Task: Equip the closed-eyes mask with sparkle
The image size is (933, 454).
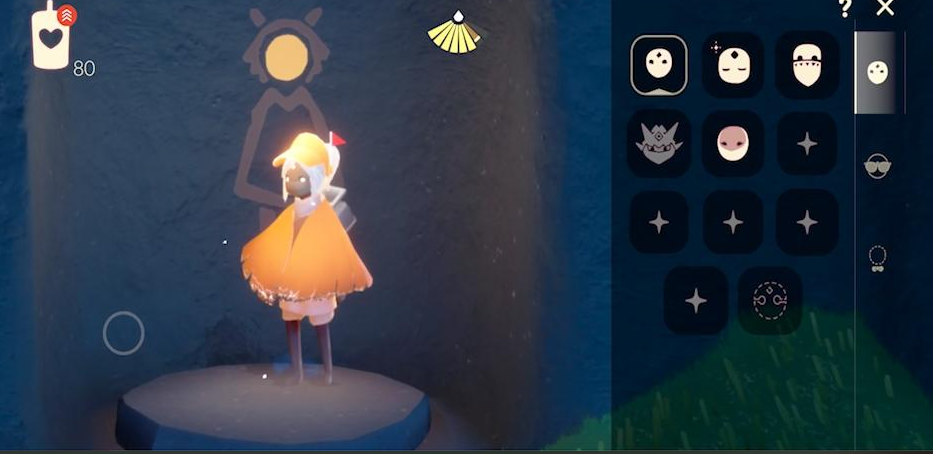Action: pyautogui.click(x=733, y=65)
